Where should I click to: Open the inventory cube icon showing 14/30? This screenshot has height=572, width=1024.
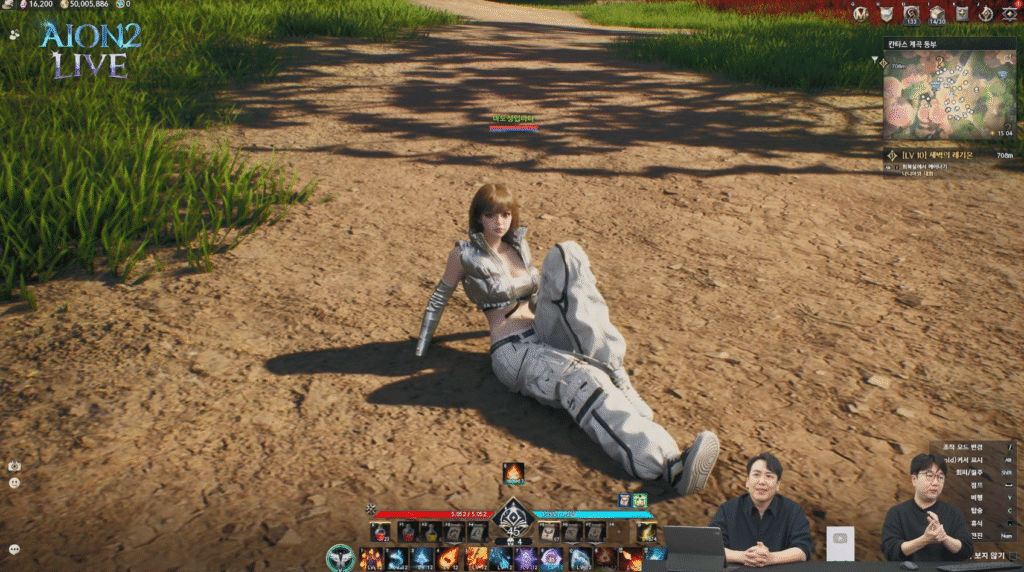click(x=936, y=13)
